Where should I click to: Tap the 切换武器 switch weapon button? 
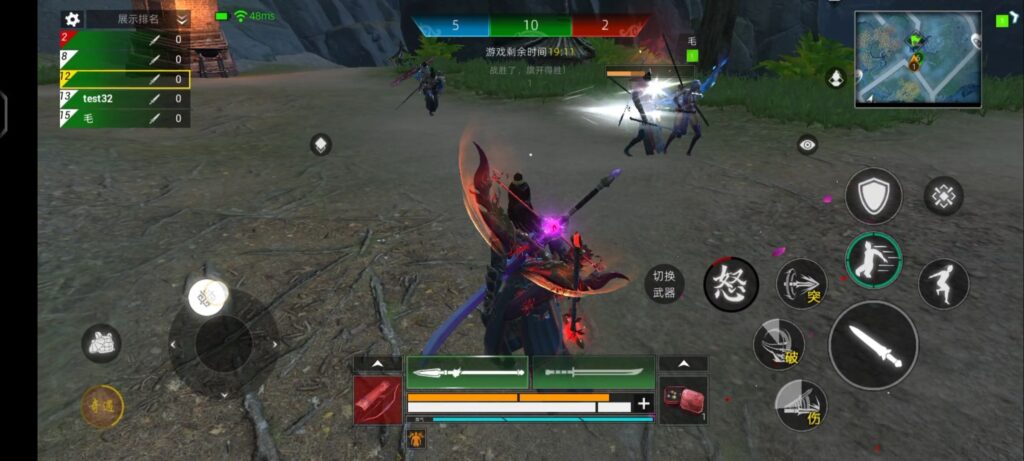(664, 285)
